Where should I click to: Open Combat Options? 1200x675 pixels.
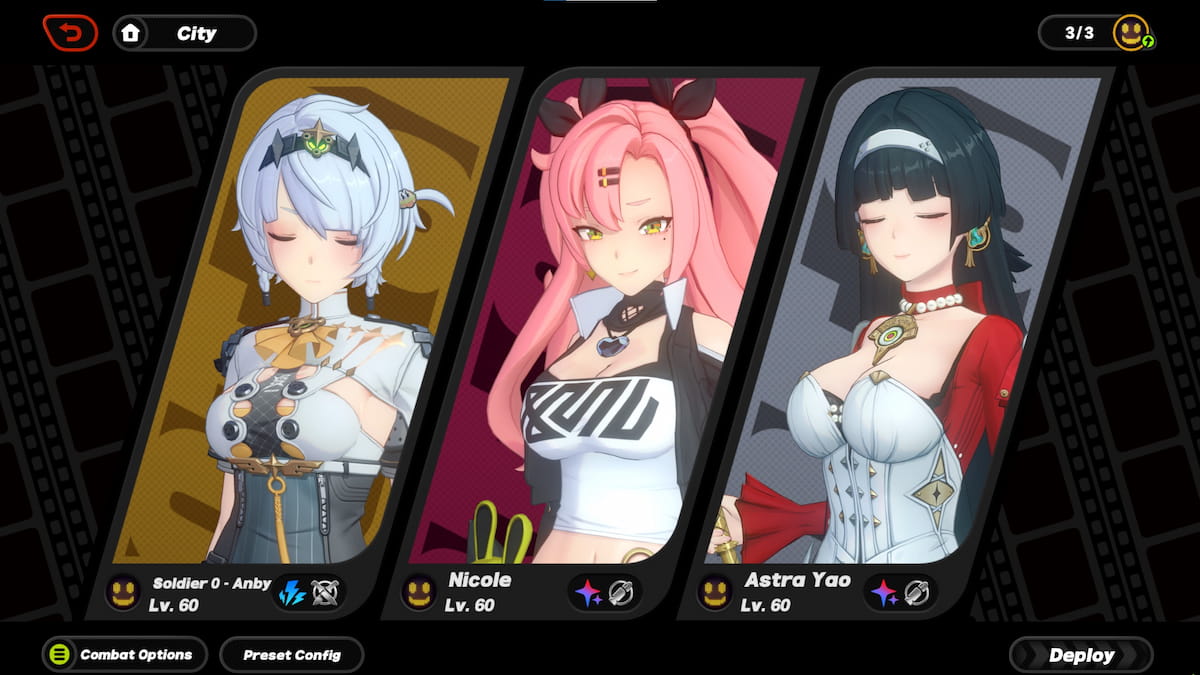pos(125,655)
